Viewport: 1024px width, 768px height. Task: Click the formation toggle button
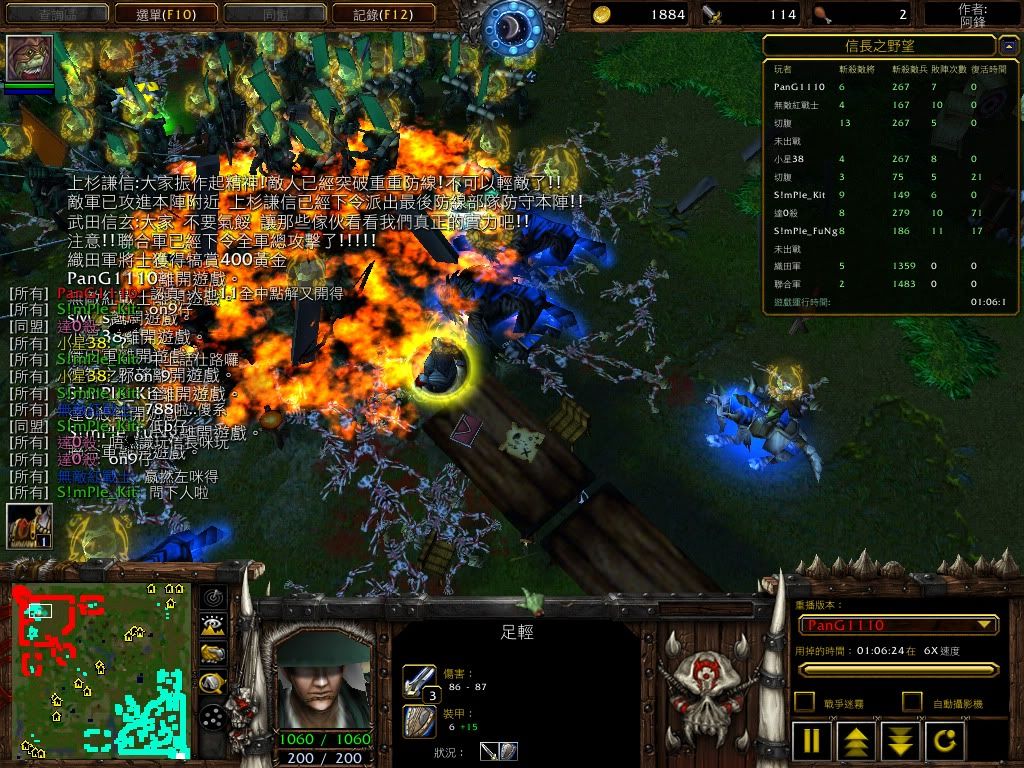click(x=211, y=717)
